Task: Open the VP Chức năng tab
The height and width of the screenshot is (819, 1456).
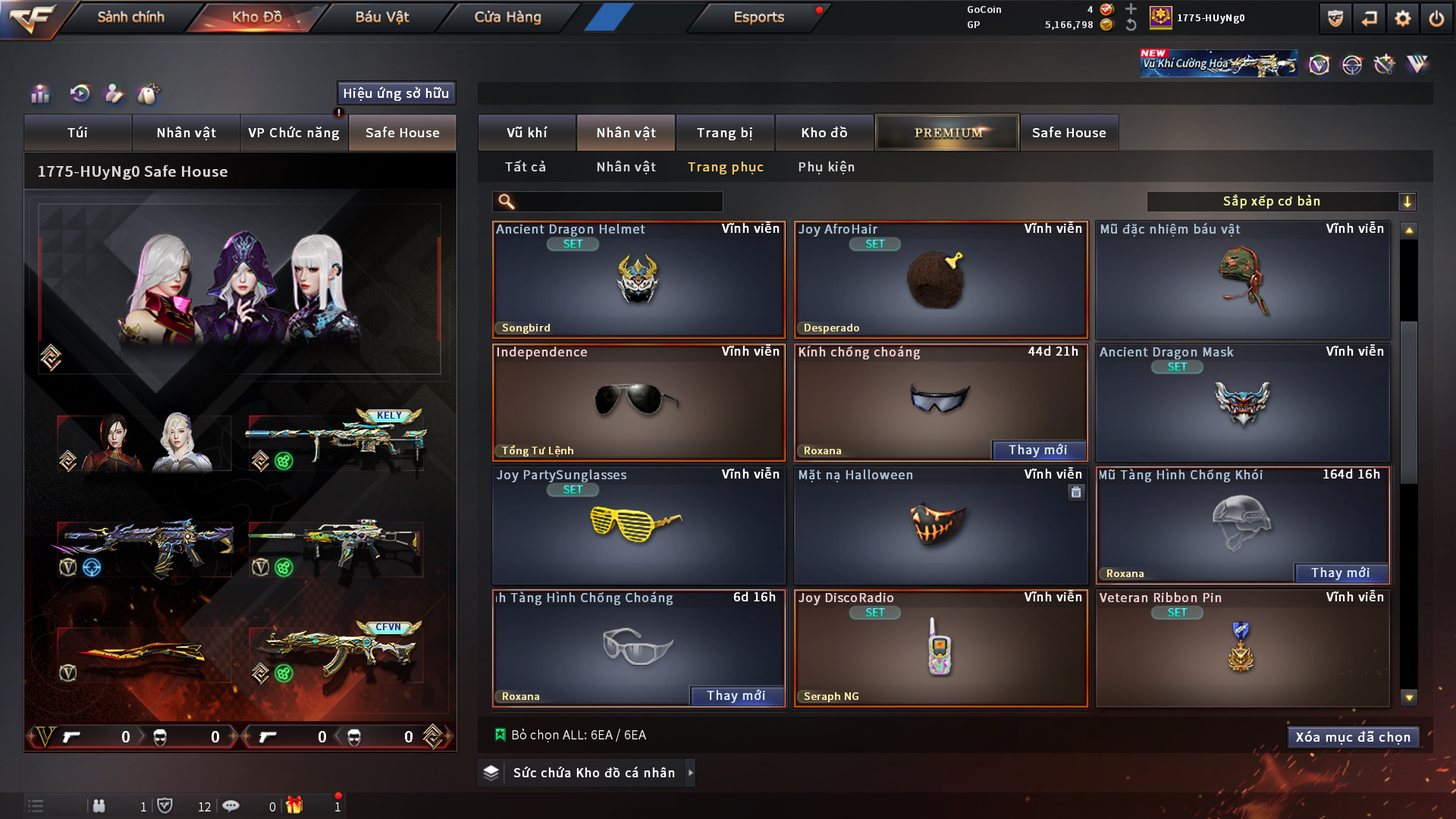Action: pyautogui.click(x=293, y=133)
